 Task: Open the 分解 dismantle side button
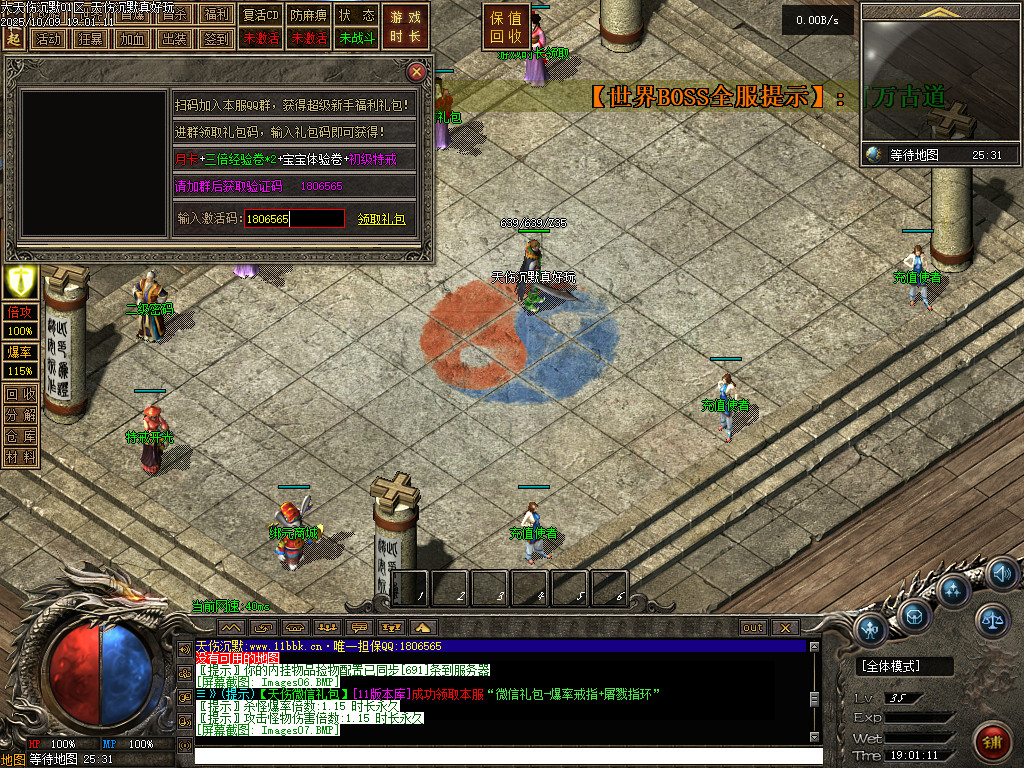point(20,415)
